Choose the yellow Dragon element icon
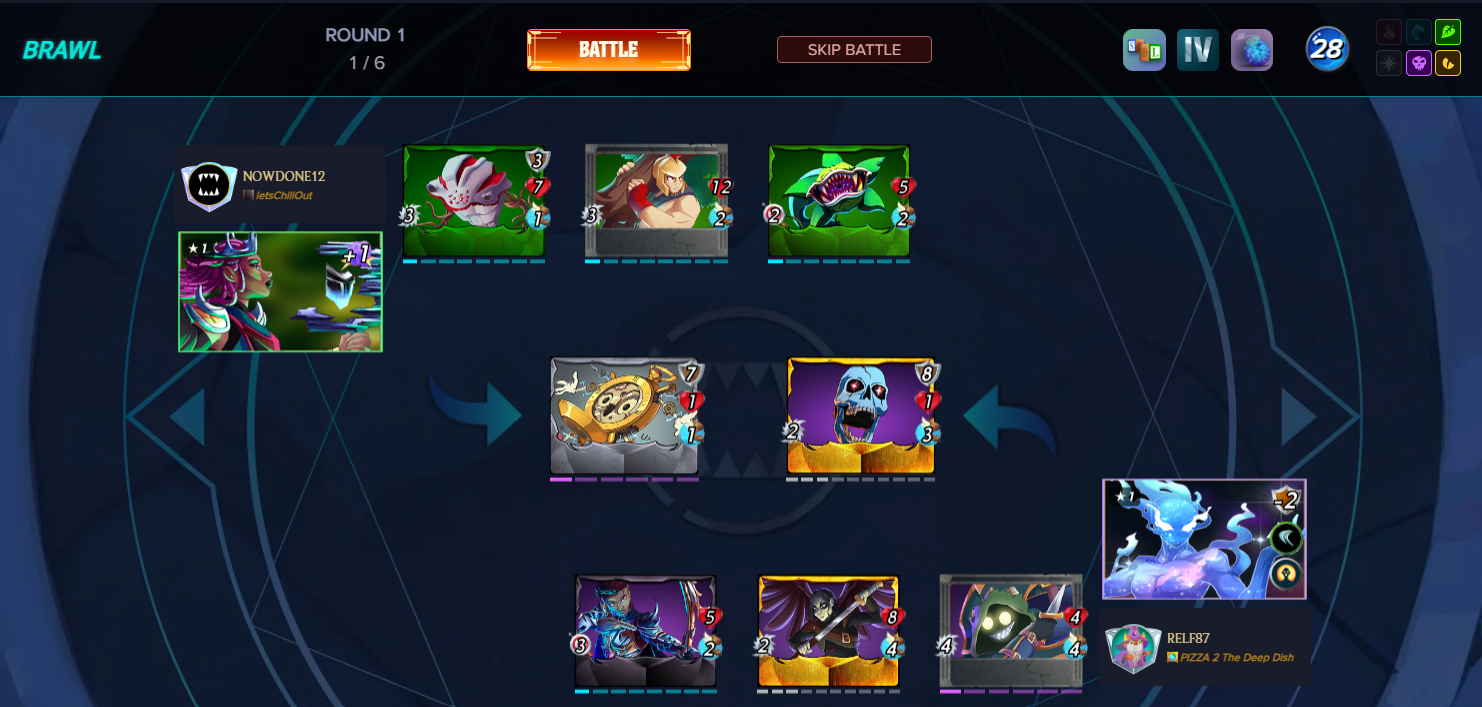 click(1447, 64)
